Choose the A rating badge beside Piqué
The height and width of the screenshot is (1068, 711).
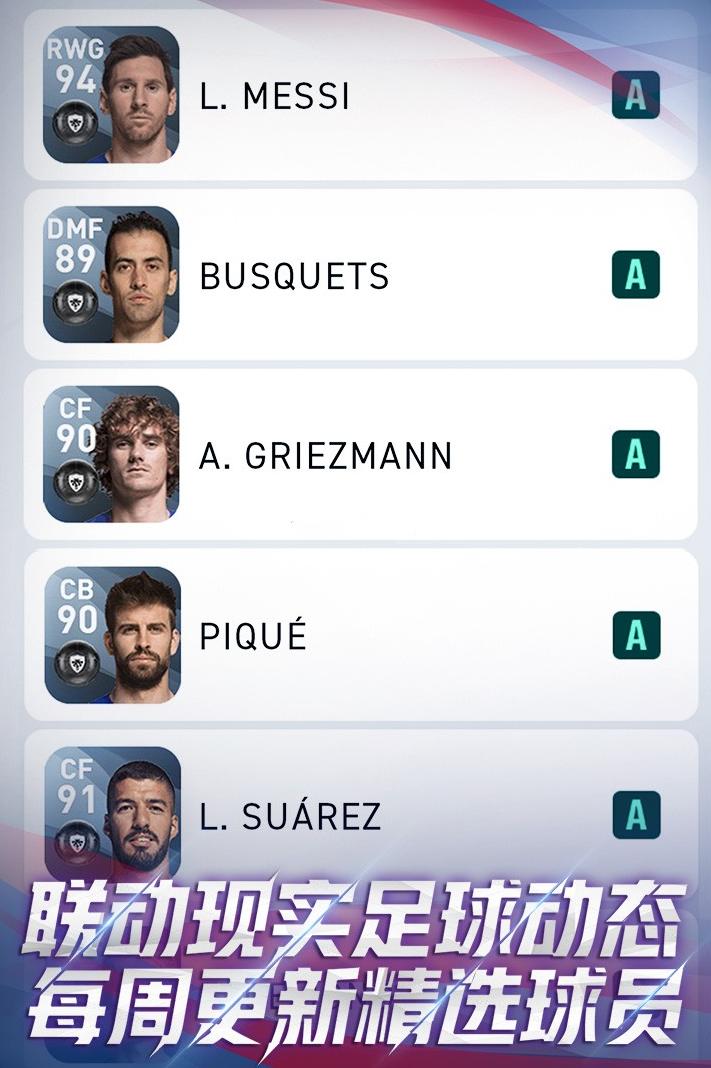click(x=636, y=636)
